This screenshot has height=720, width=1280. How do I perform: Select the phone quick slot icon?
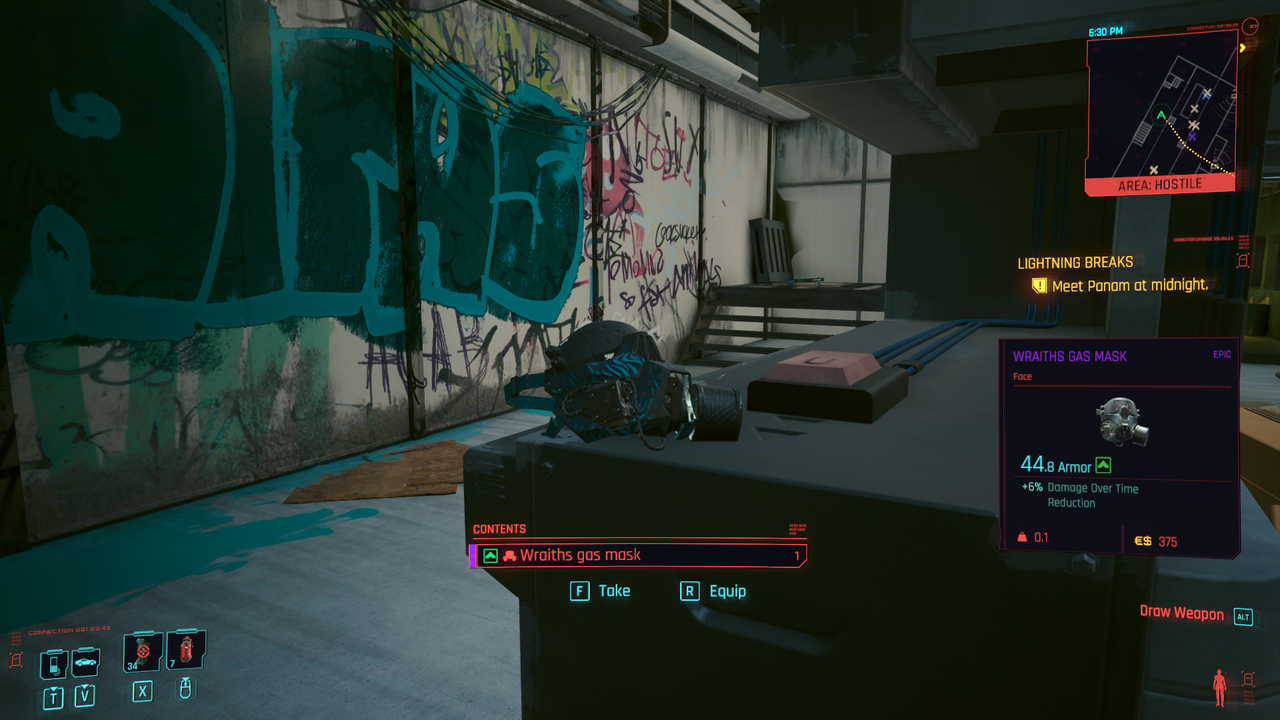click(x=54, y=663)
